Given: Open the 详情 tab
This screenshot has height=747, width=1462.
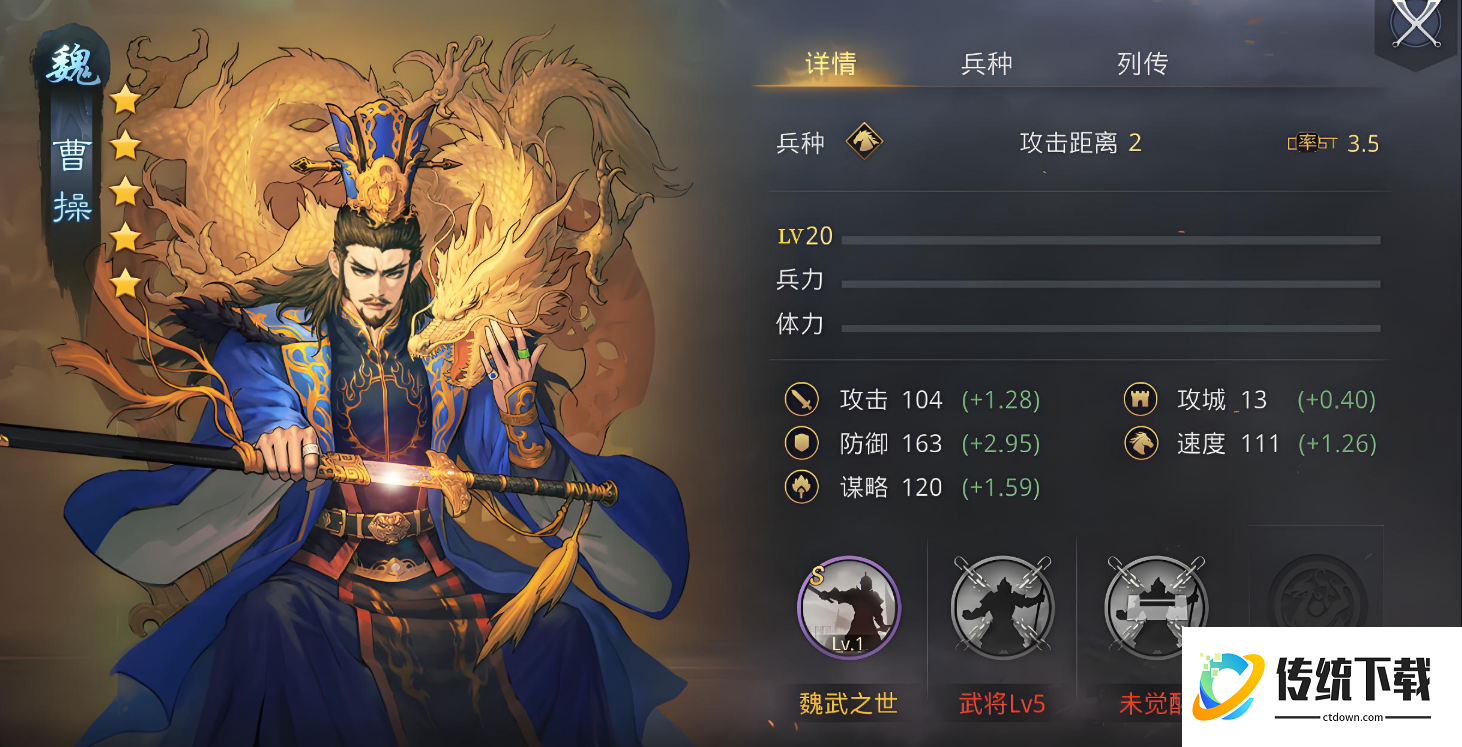Looking at the screenshot, I should (831, 63).
